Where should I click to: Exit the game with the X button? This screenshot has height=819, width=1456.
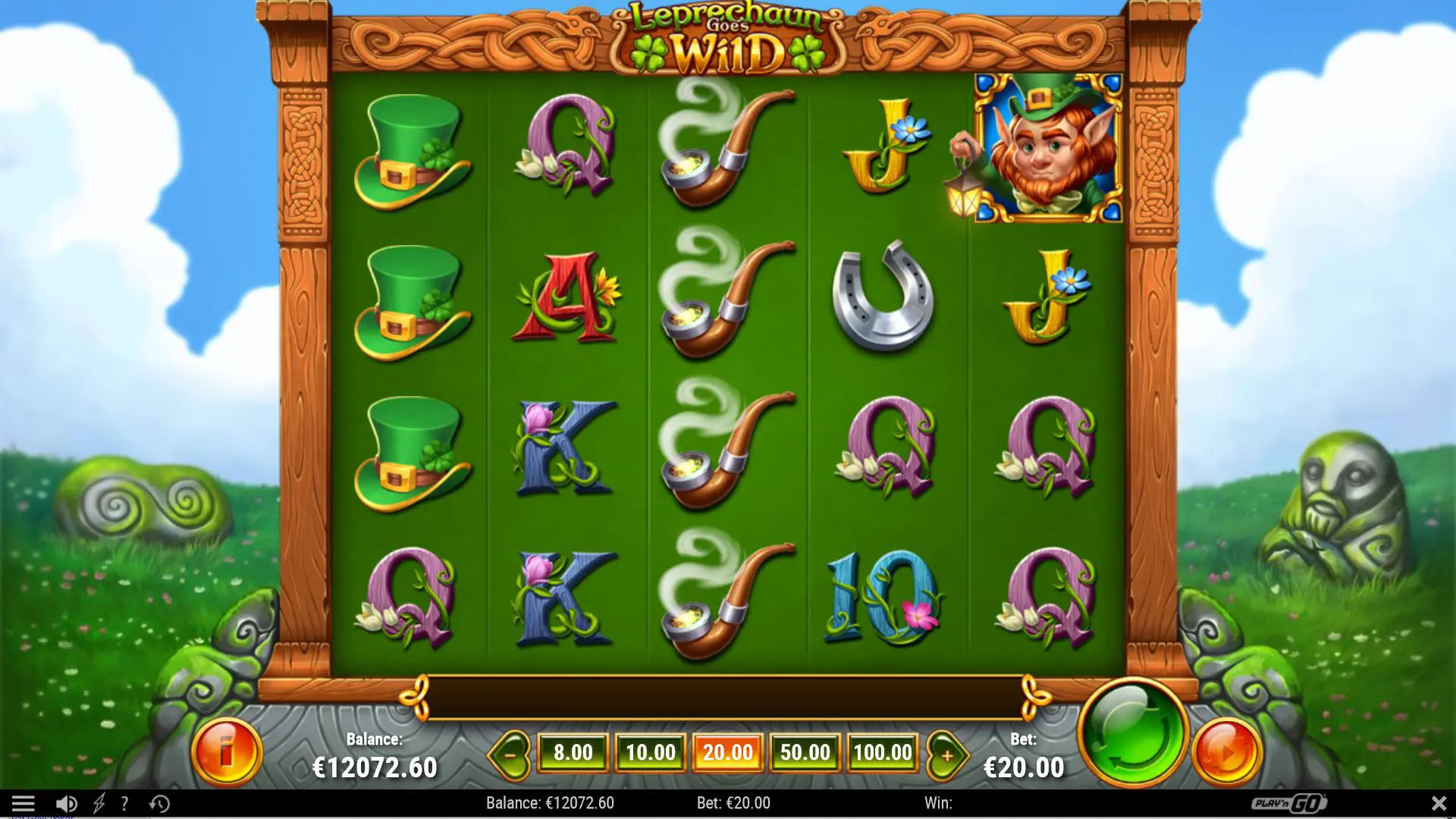[1440, 802]
